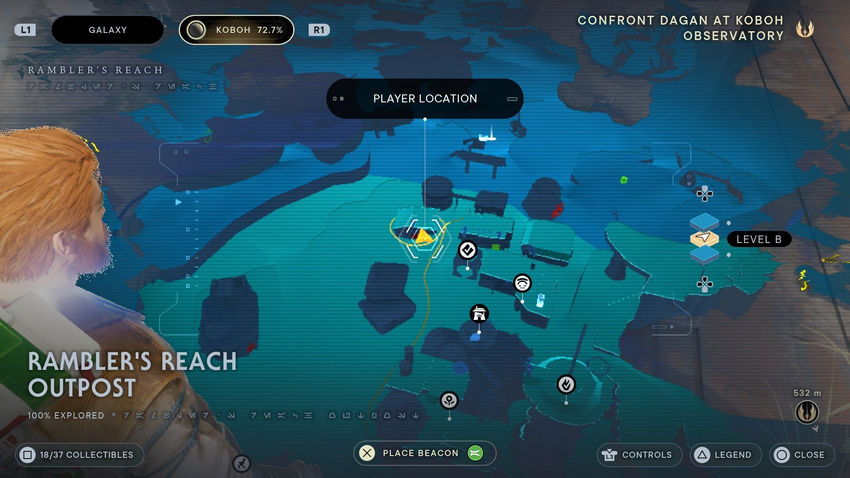Open the map Controls panel
The width and height of the screenshot is (850, 478).
639,454
